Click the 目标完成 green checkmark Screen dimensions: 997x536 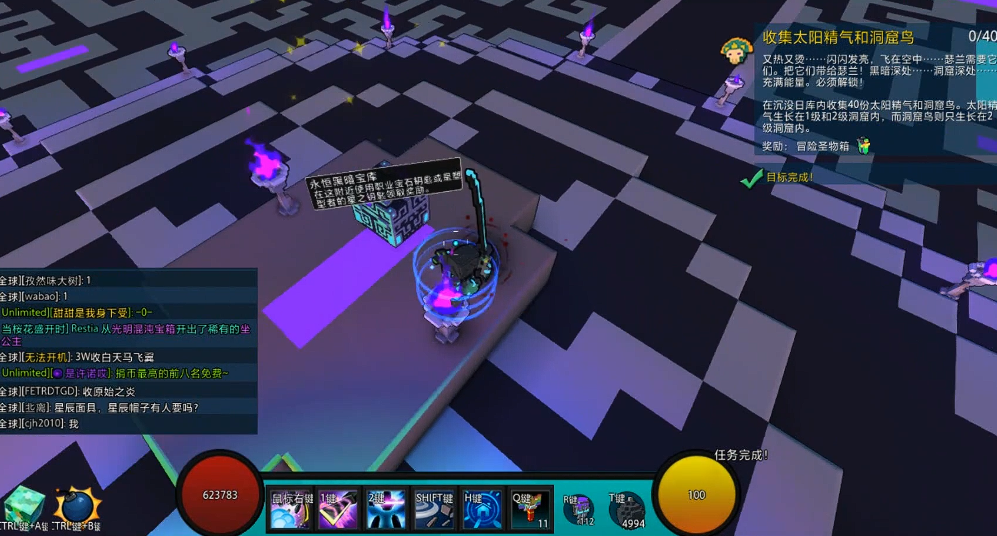pos(751,178)
